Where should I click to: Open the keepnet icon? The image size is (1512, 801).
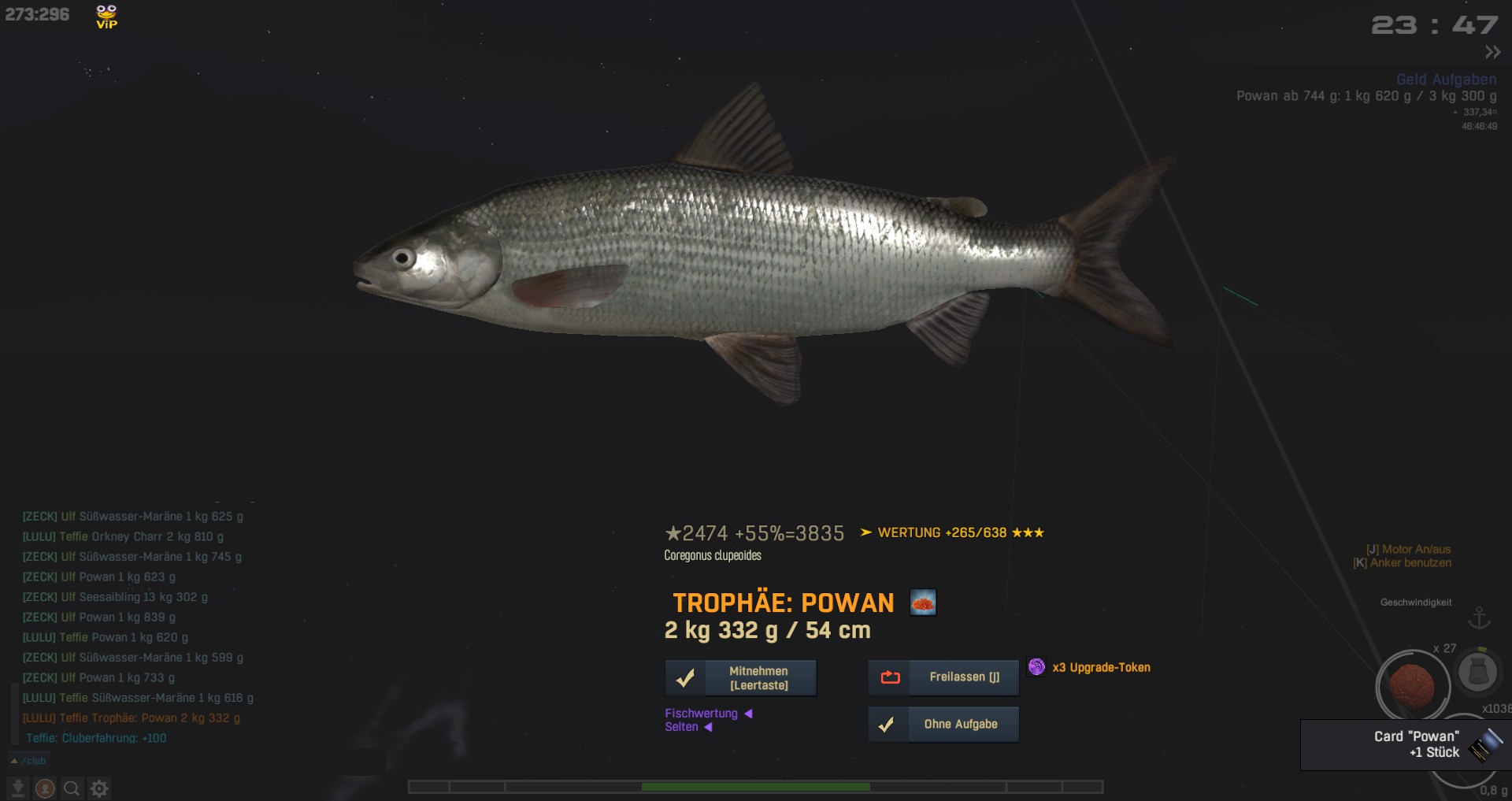1477,672
